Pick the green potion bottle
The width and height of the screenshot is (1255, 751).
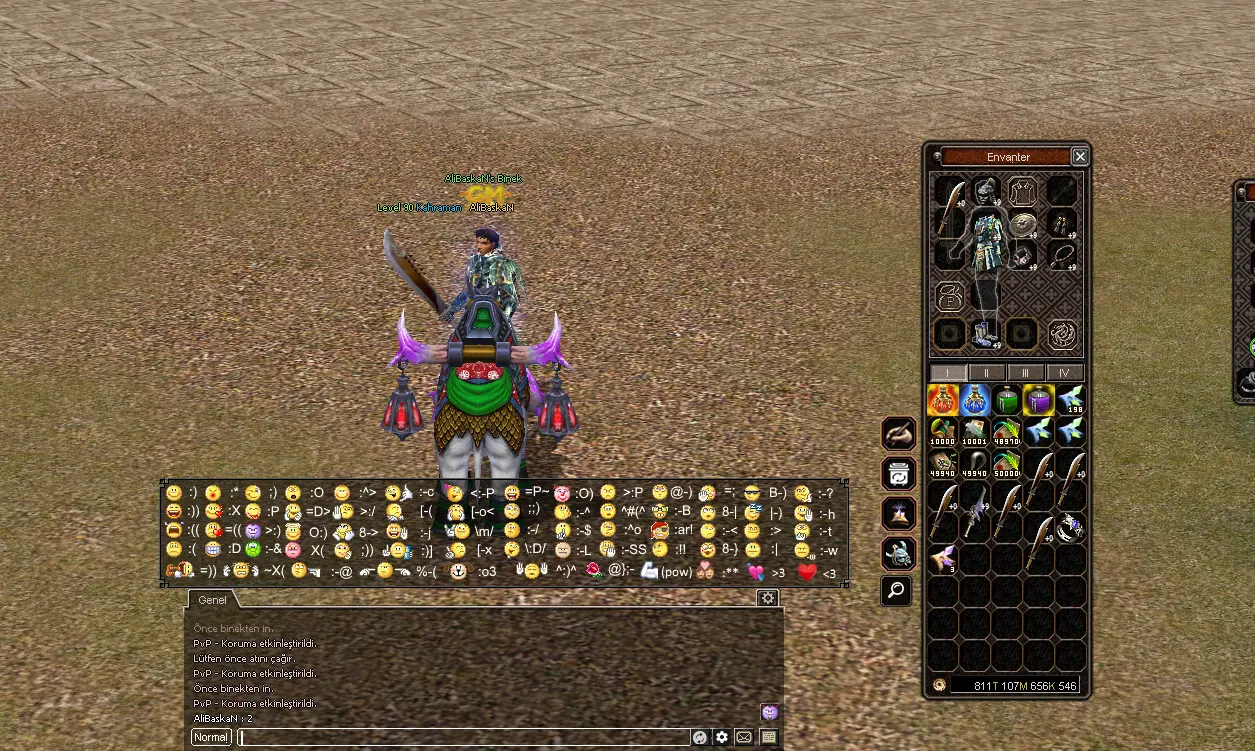pyautogui.click(x=1007, y=400)
